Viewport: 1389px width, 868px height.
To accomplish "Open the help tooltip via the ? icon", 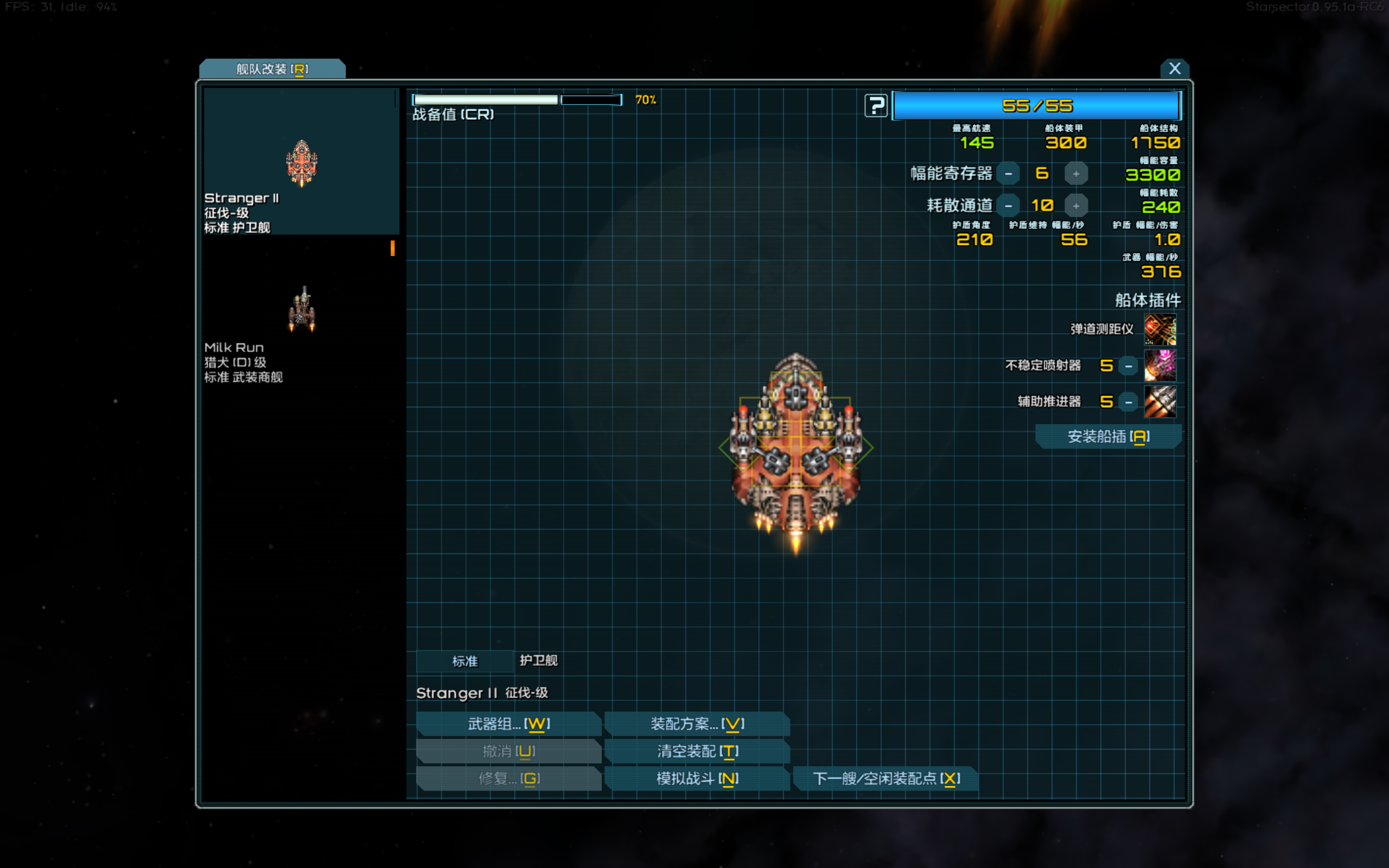I will coord(876,105).
